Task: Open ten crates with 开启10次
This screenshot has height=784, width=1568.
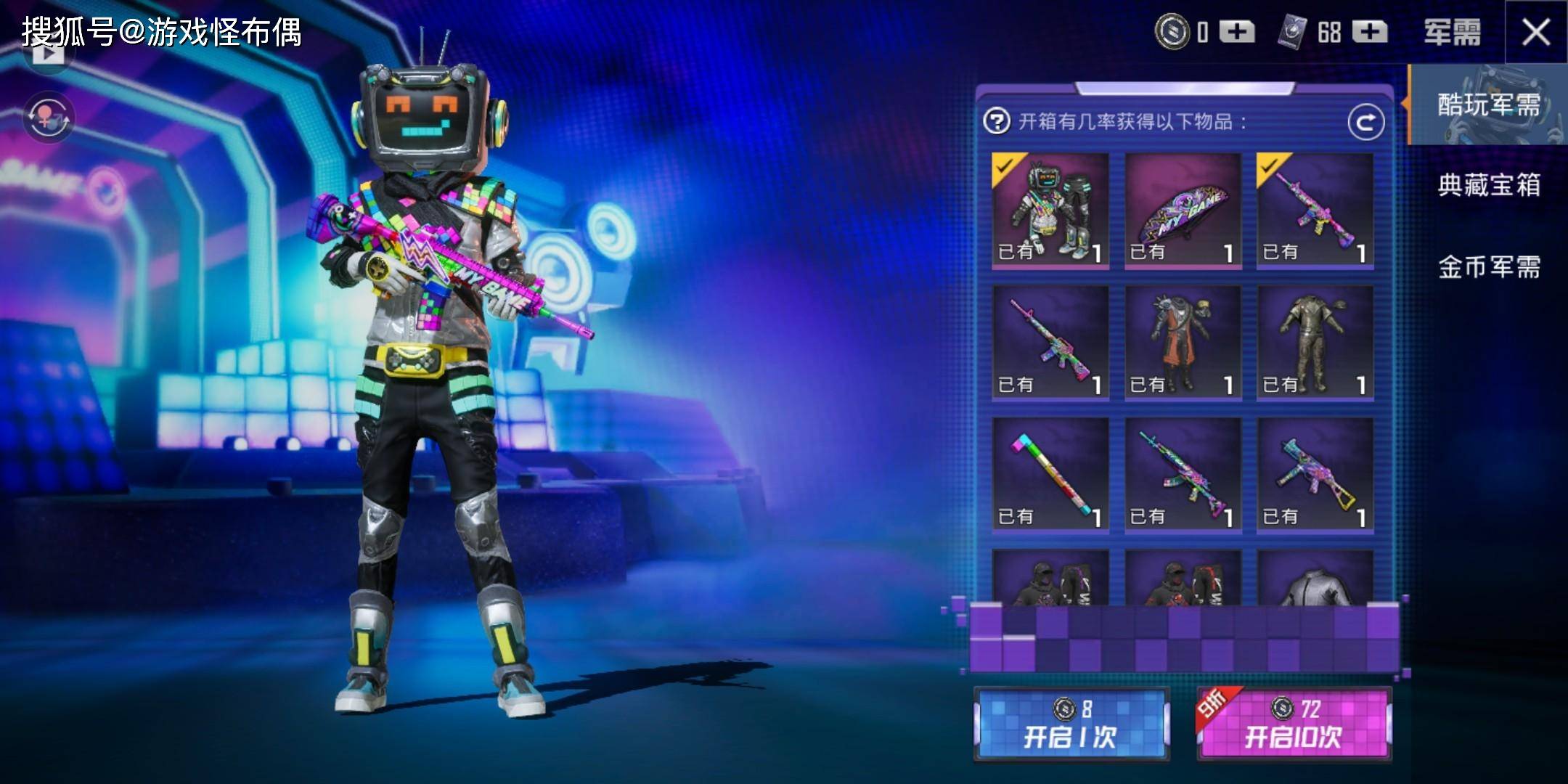Action: [x=1294, y=724]
